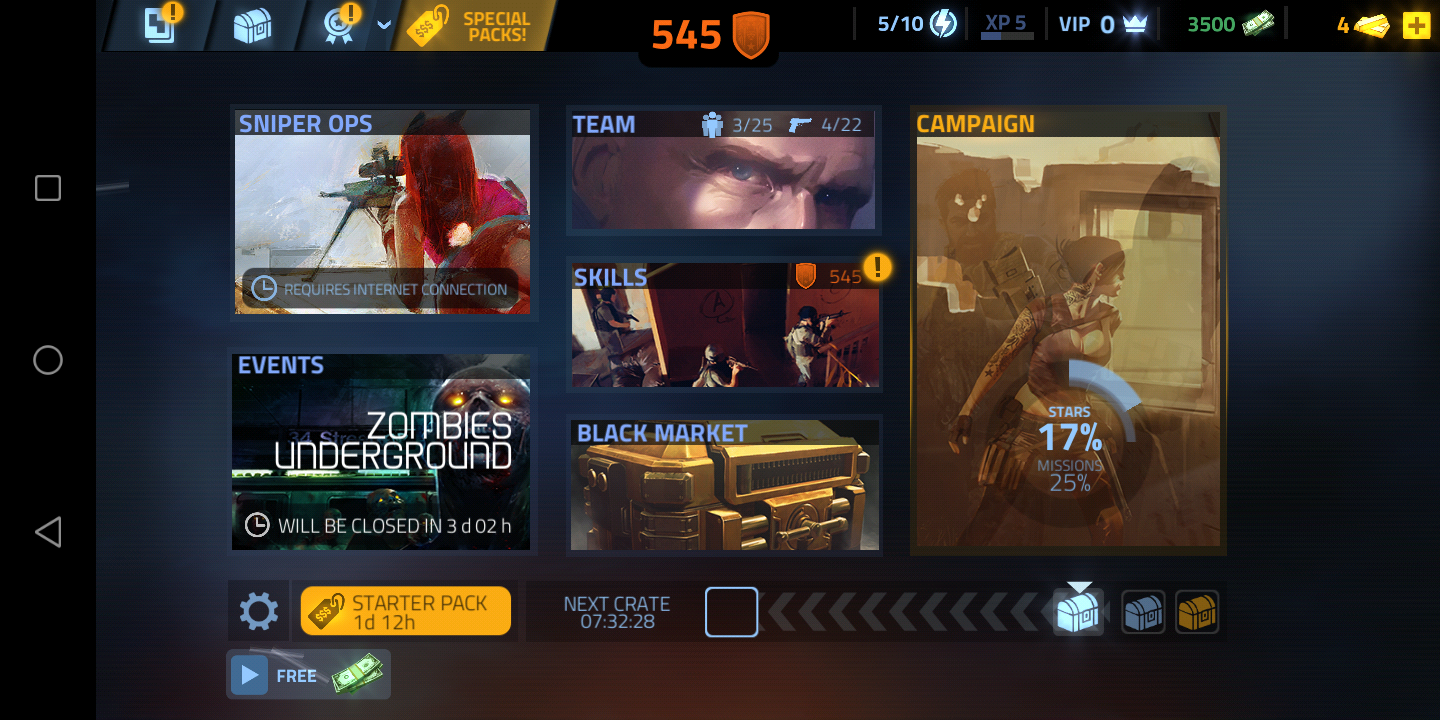The width and height of the screenshot is (1440, 720).
Task: Tap the energy lightning bolt counter
Action: pyautogui.click(x=918, y=24)
